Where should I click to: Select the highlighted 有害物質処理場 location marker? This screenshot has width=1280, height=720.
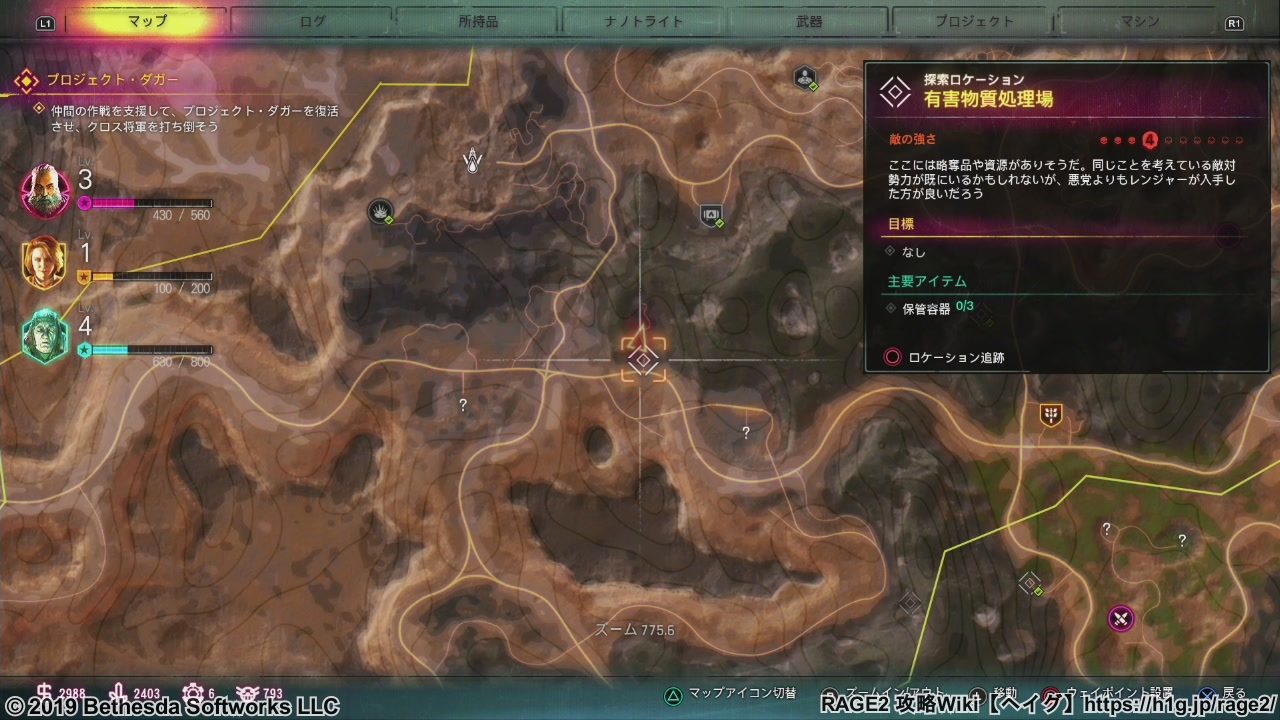(x=643, y=359)
